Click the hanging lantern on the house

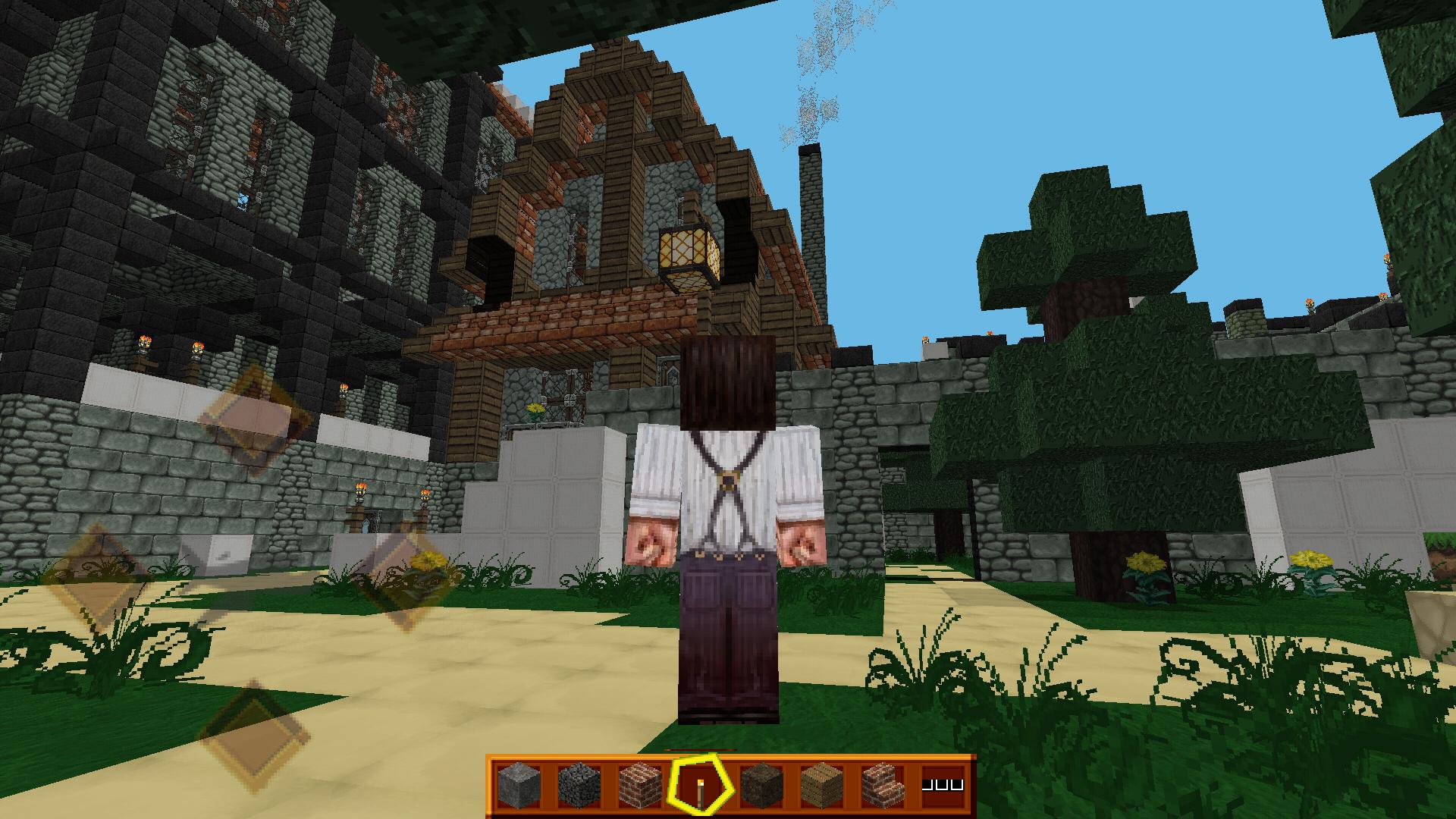(x=689, y=250)
